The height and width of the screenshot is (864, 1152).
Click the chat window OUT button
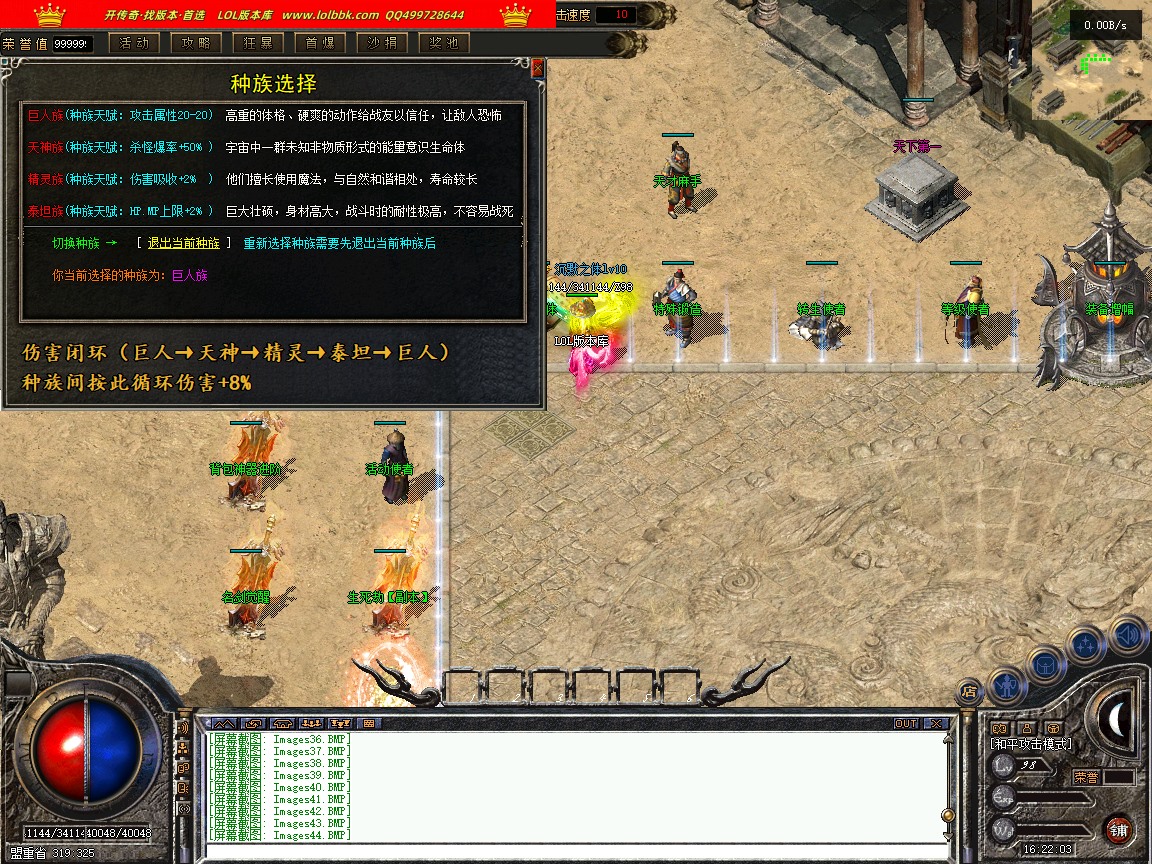coord(906,723)
